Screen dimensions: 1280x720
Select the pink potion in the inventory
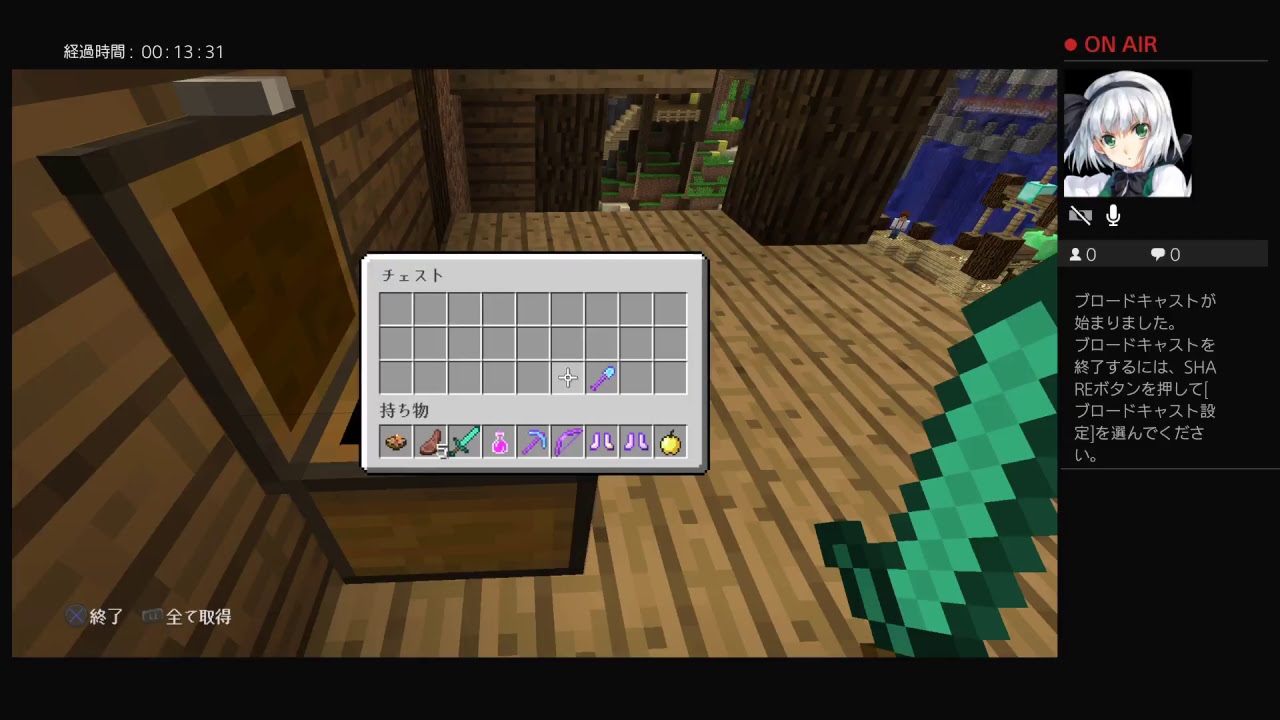(x=498, y=442)
